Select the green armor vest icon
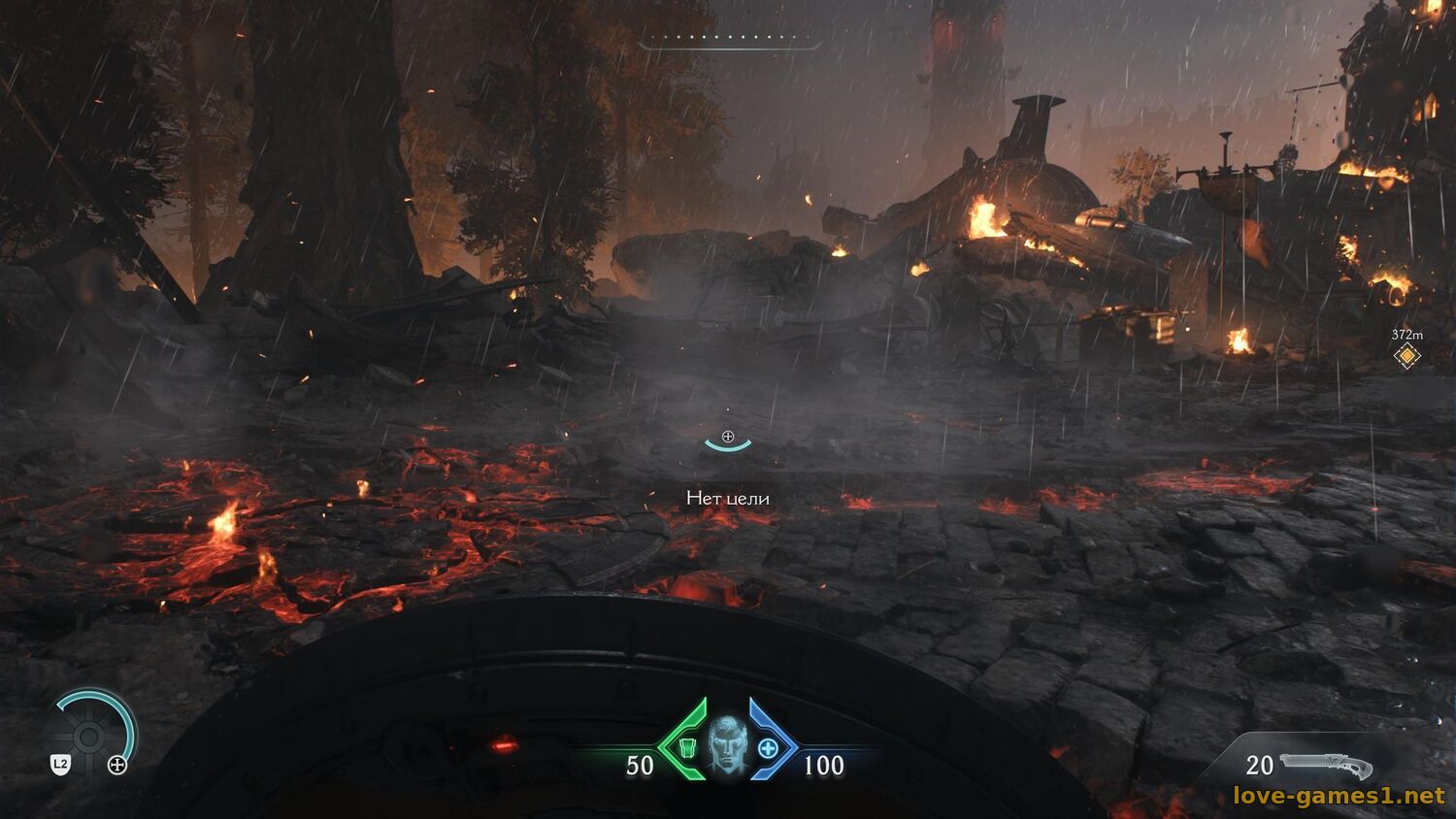Screen dimensions: 1456x819 point(687,748)
